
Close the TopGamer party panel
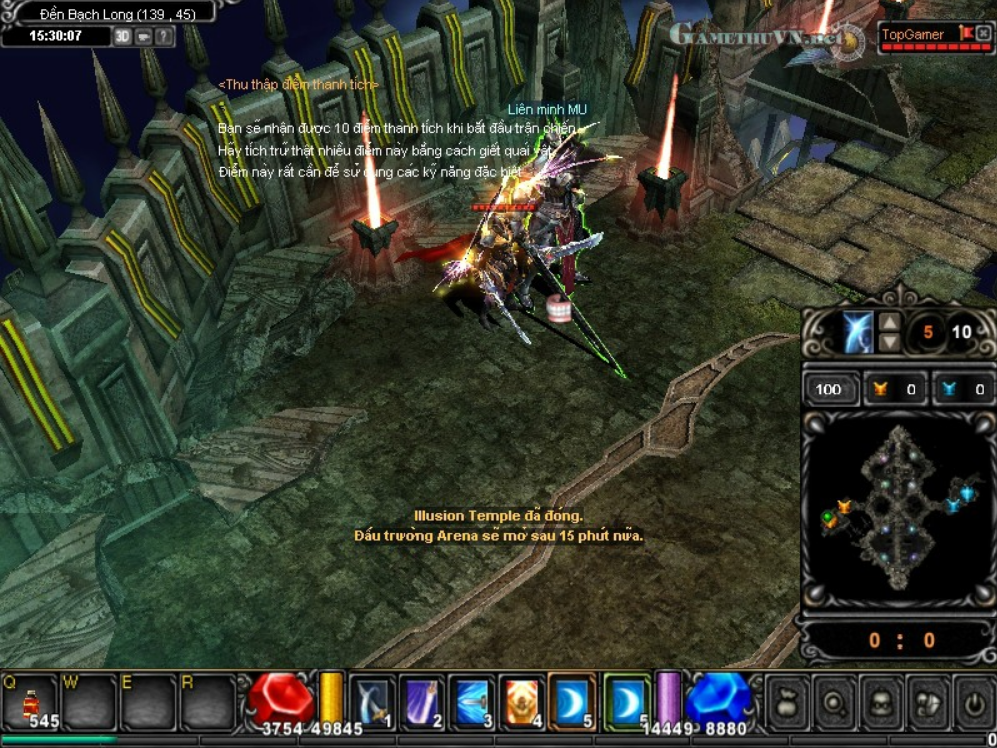pos(984,34)
